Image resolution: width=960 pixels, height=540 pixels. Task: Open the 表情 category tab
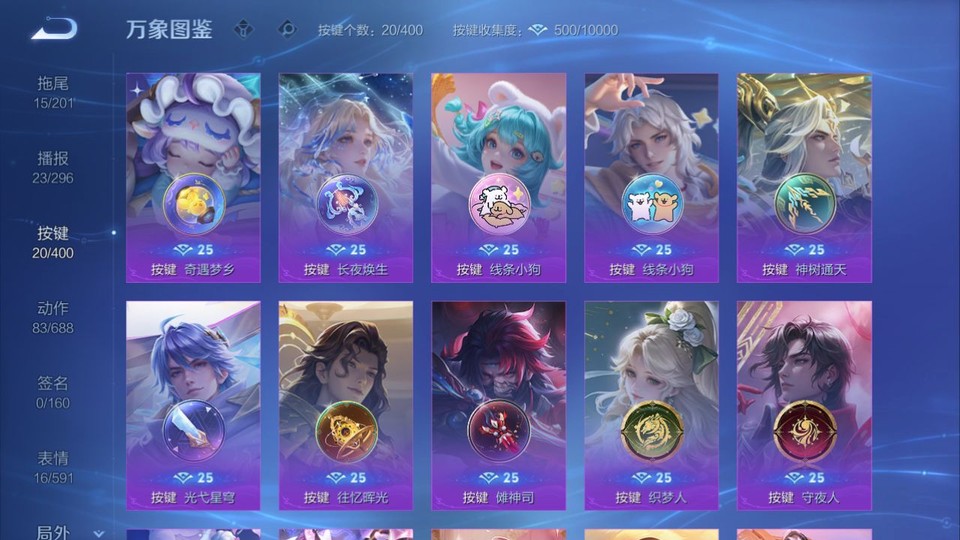53,467
